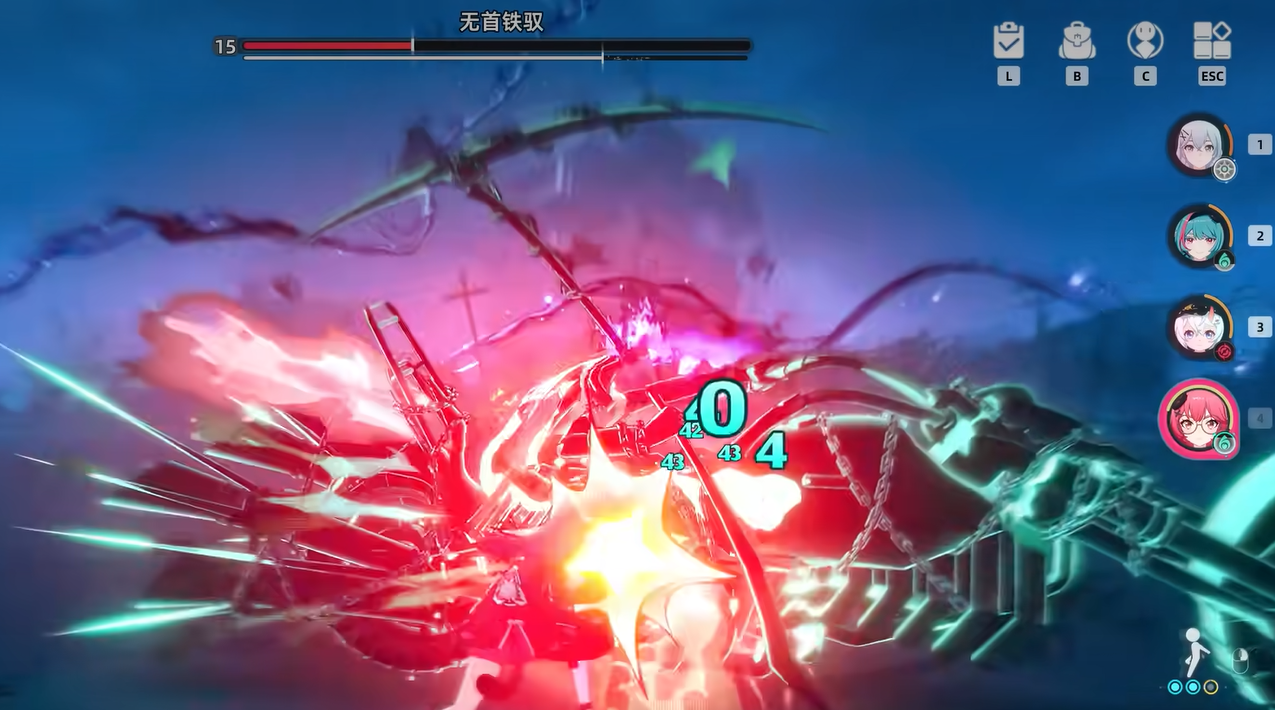Open the backpack inventory icon
This screenshot has width=1275, height=710.
pos(1077,41)
